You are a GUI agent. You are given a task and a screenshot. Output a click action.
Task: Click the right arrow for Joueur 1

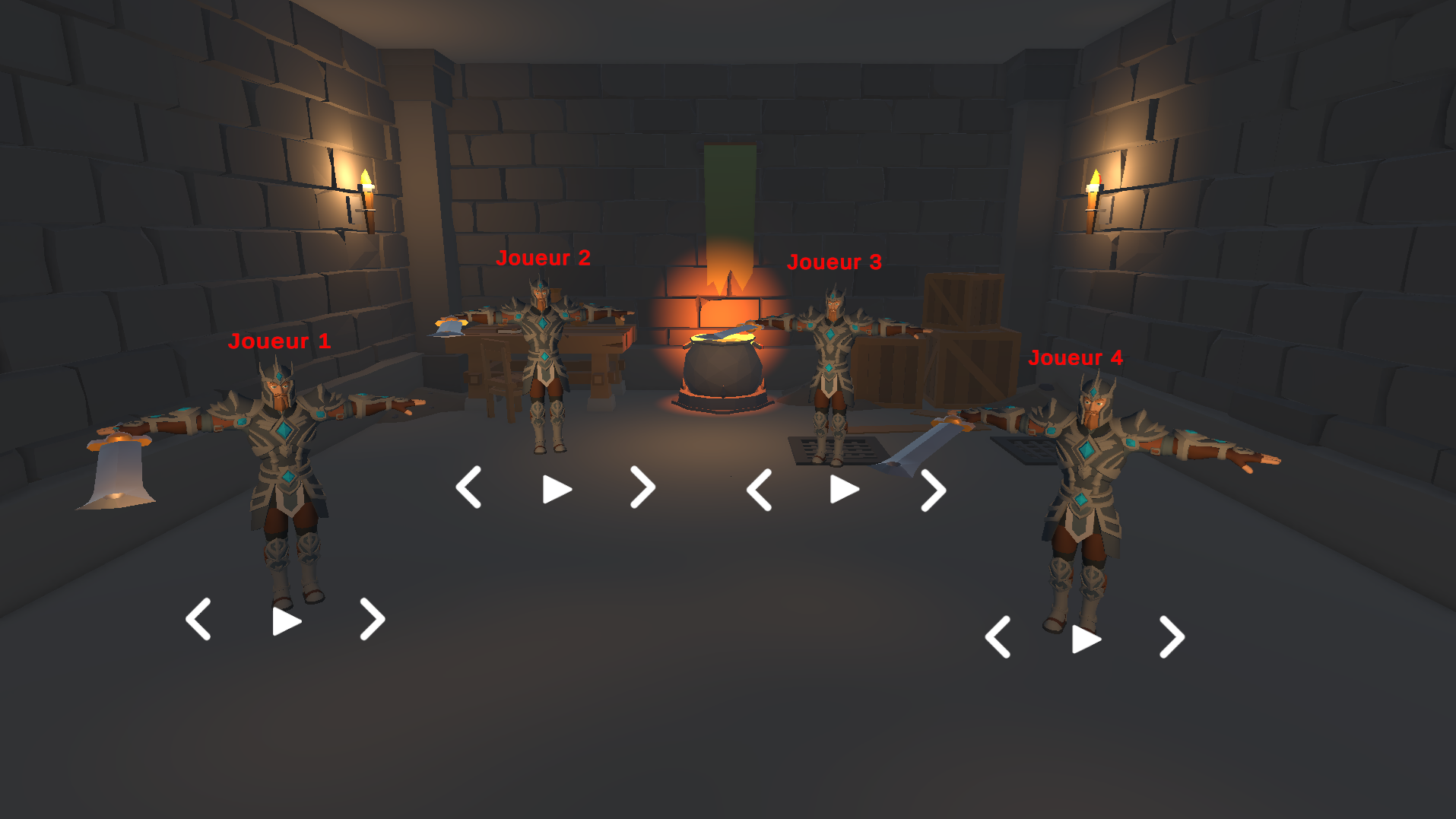(372, 619)
